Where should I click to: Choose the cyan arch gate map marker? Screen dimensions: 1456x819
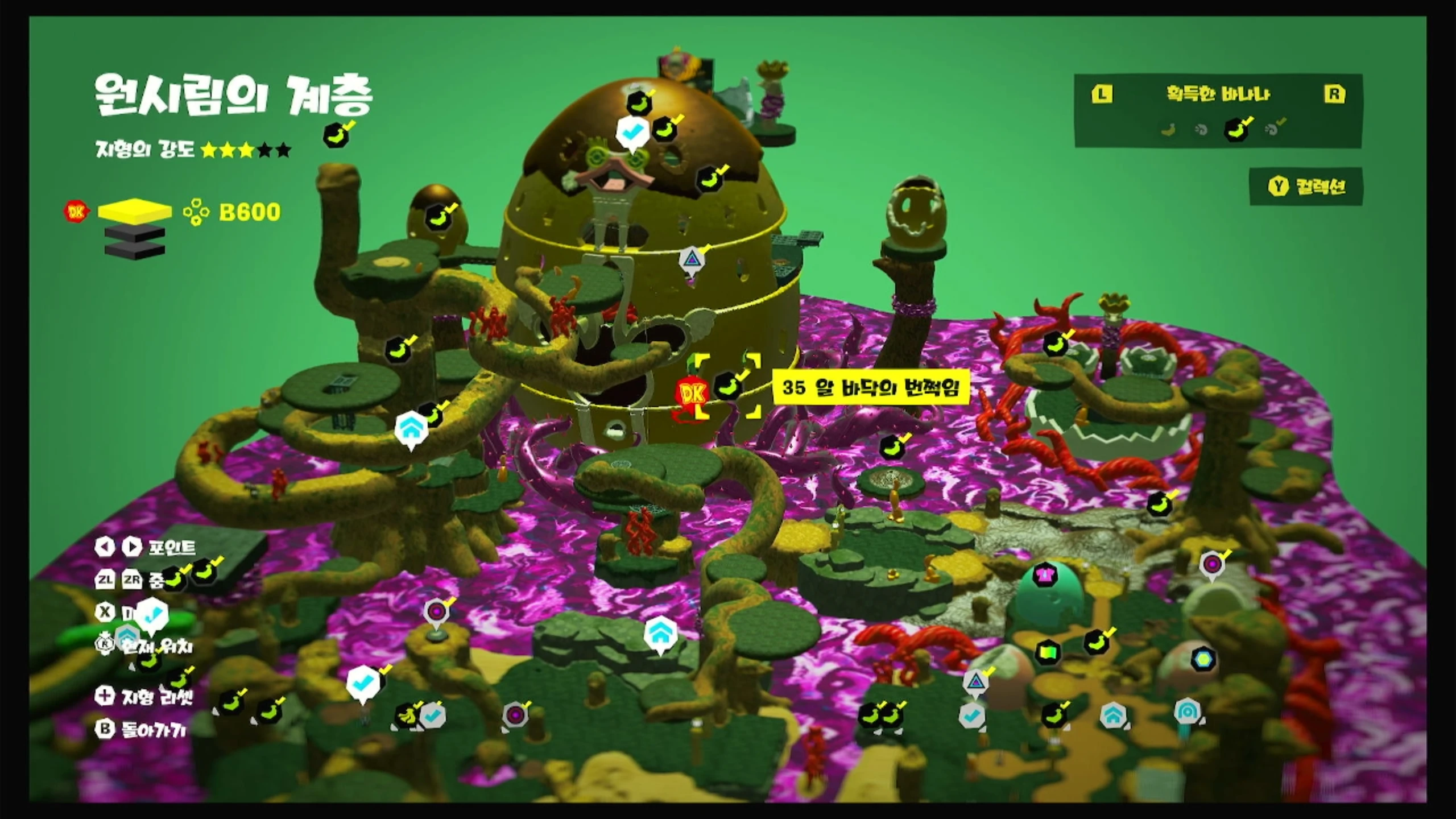coord(1188,711)
